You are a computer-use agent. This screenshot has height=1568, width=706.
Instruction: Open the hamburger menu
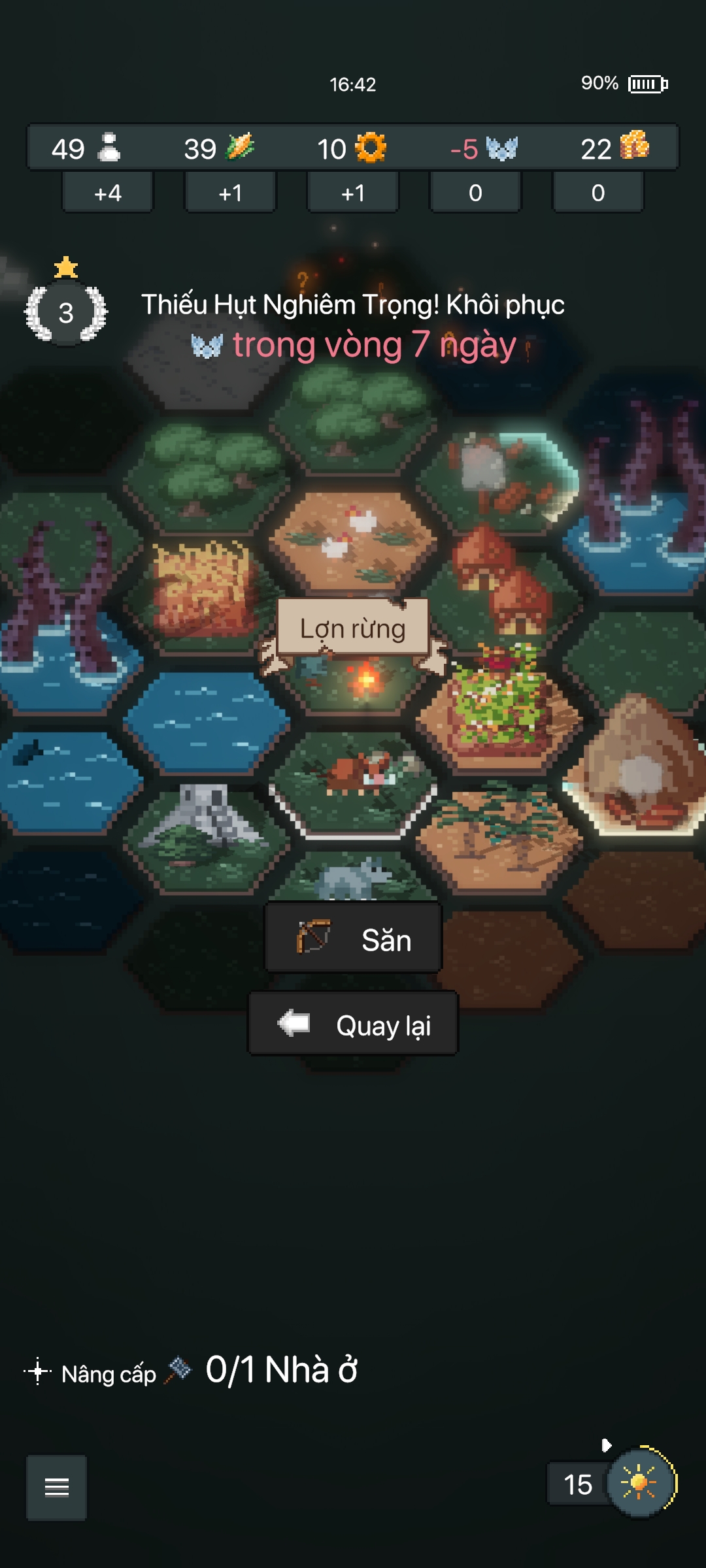pyautogui.click(x=56, y=1487)
